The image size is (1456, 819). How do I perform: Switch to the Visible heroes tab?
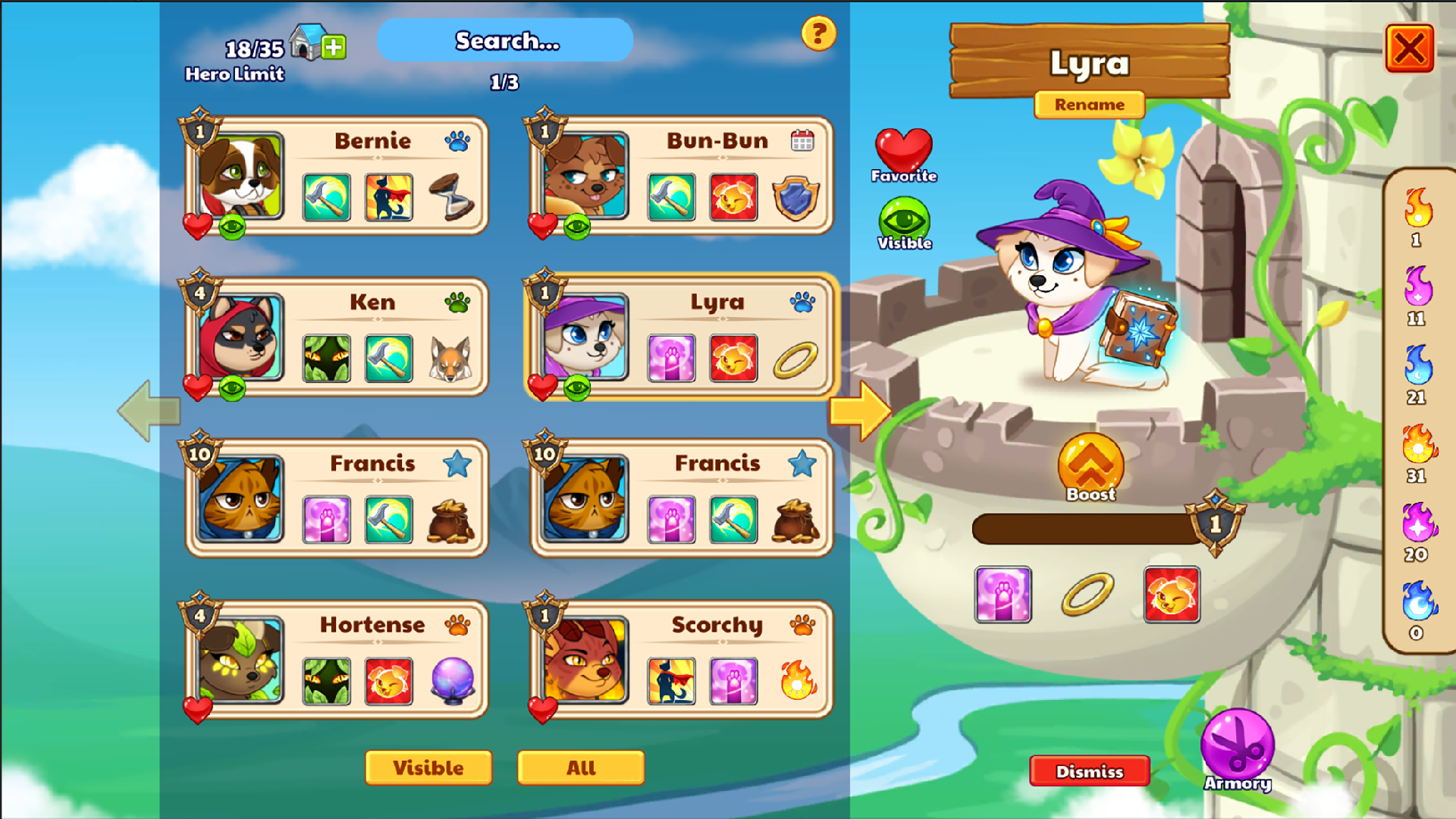click(428, 767)
